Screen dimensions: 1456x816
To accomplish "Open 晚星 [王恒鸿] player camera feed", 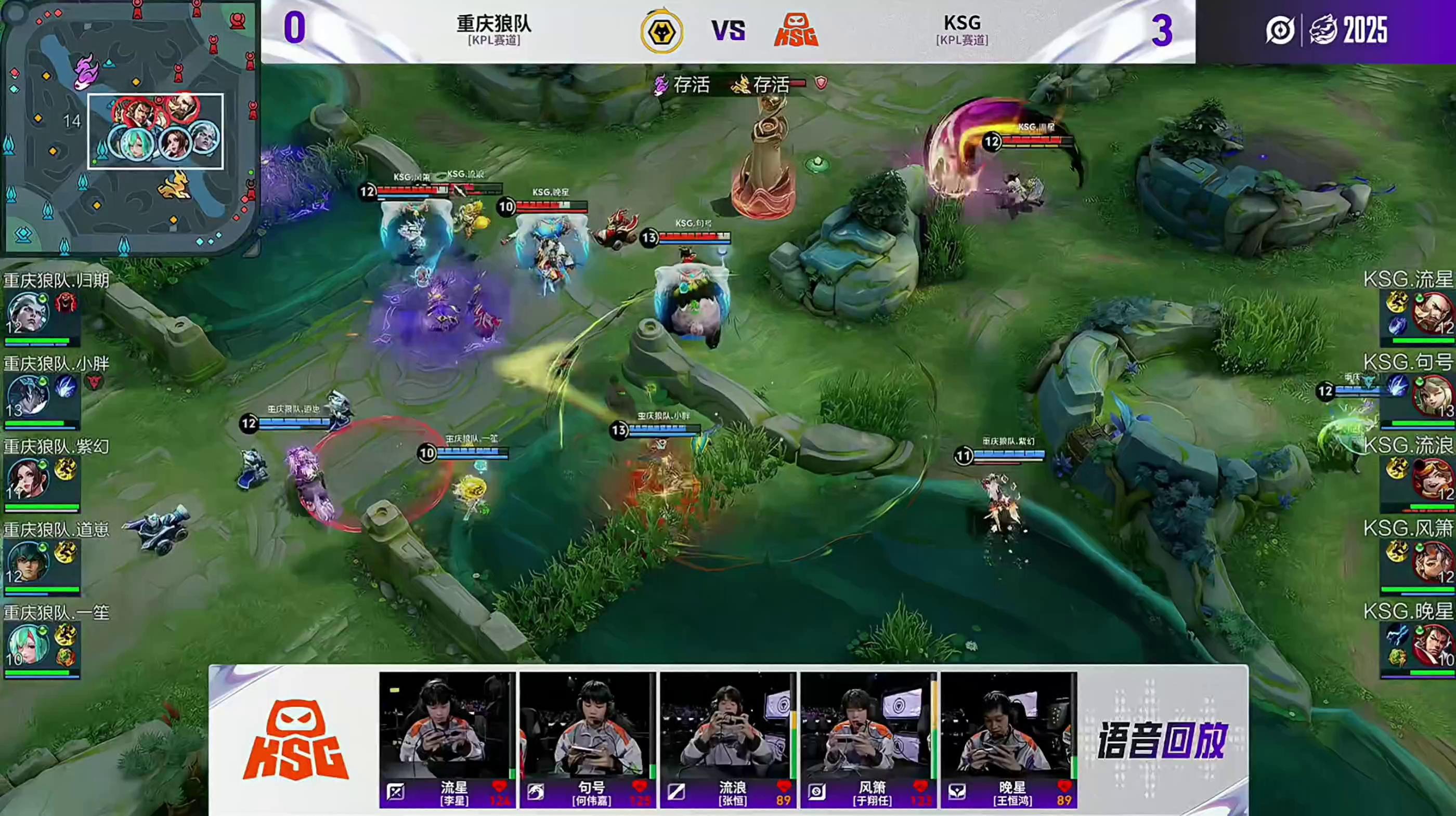I will [x=1008, y=726].
